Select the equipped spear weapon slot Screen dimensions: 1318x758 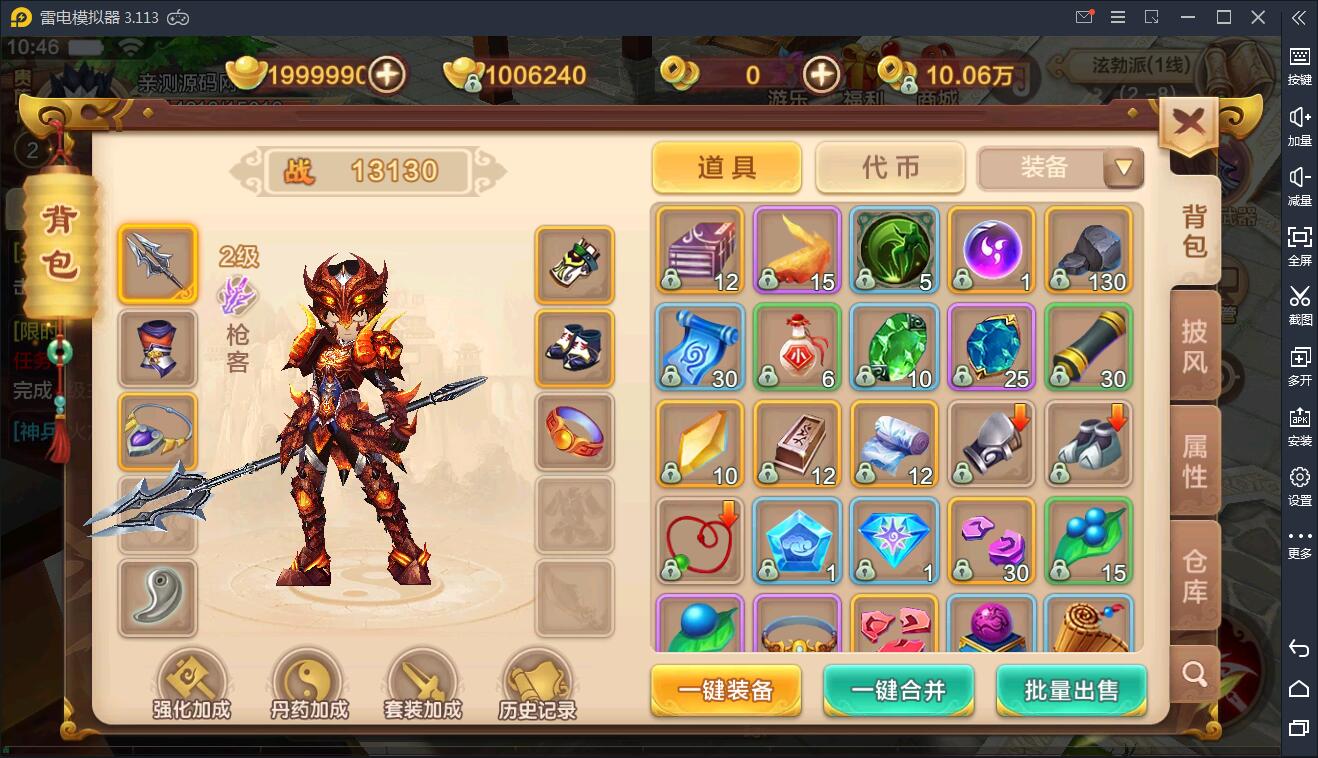click(x=157, y=263)
